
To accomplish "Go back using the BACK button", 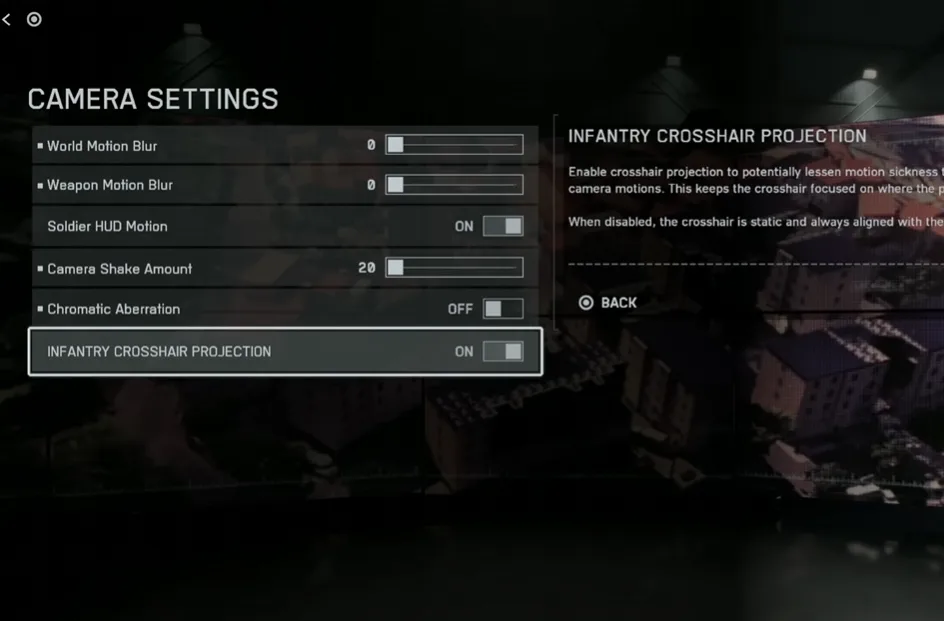I will click(608, 303).
